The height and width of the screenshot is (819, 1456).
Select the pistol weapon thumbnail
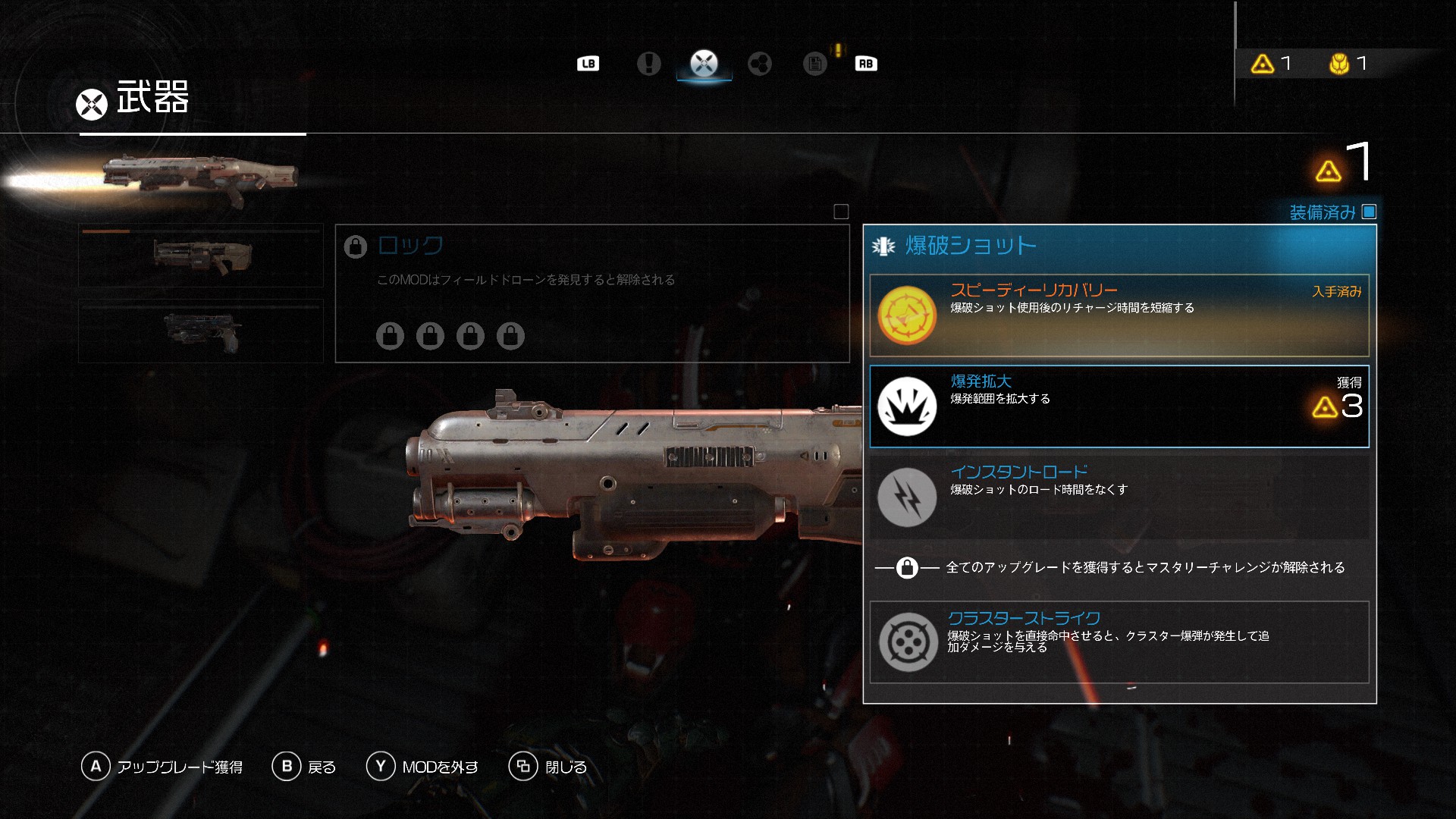(x=201, y=331)
